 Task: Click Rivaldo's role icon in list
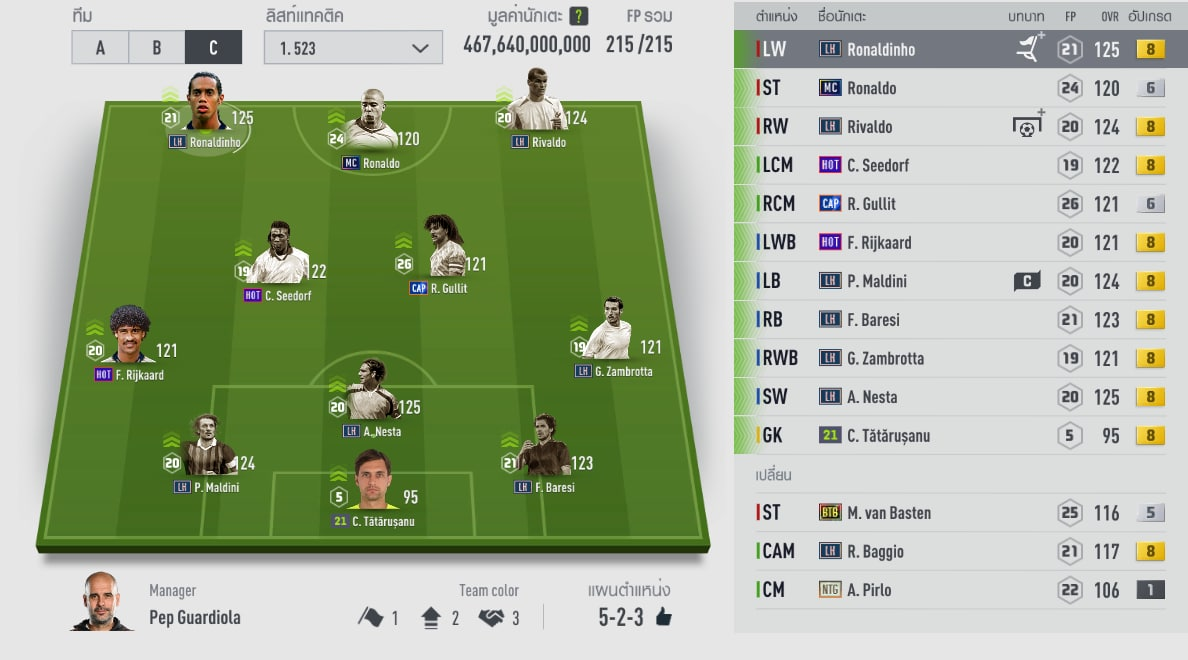(x=1027, y=126)
